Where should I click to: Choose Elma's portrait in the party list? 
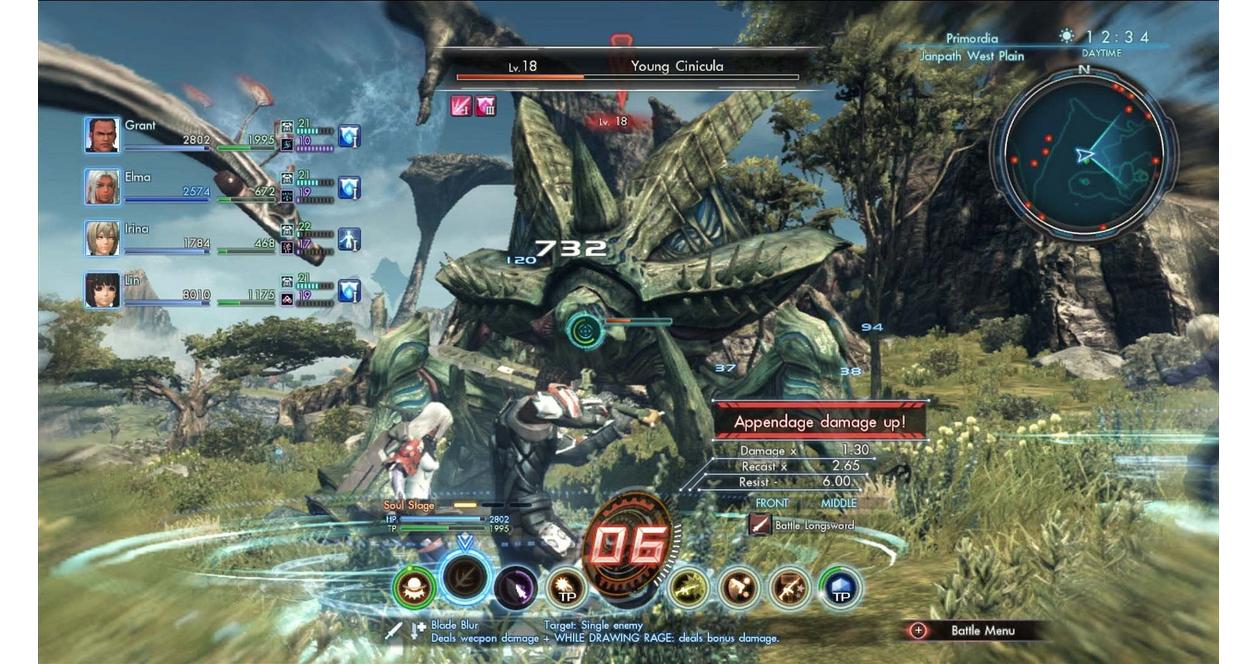(102, 187)
